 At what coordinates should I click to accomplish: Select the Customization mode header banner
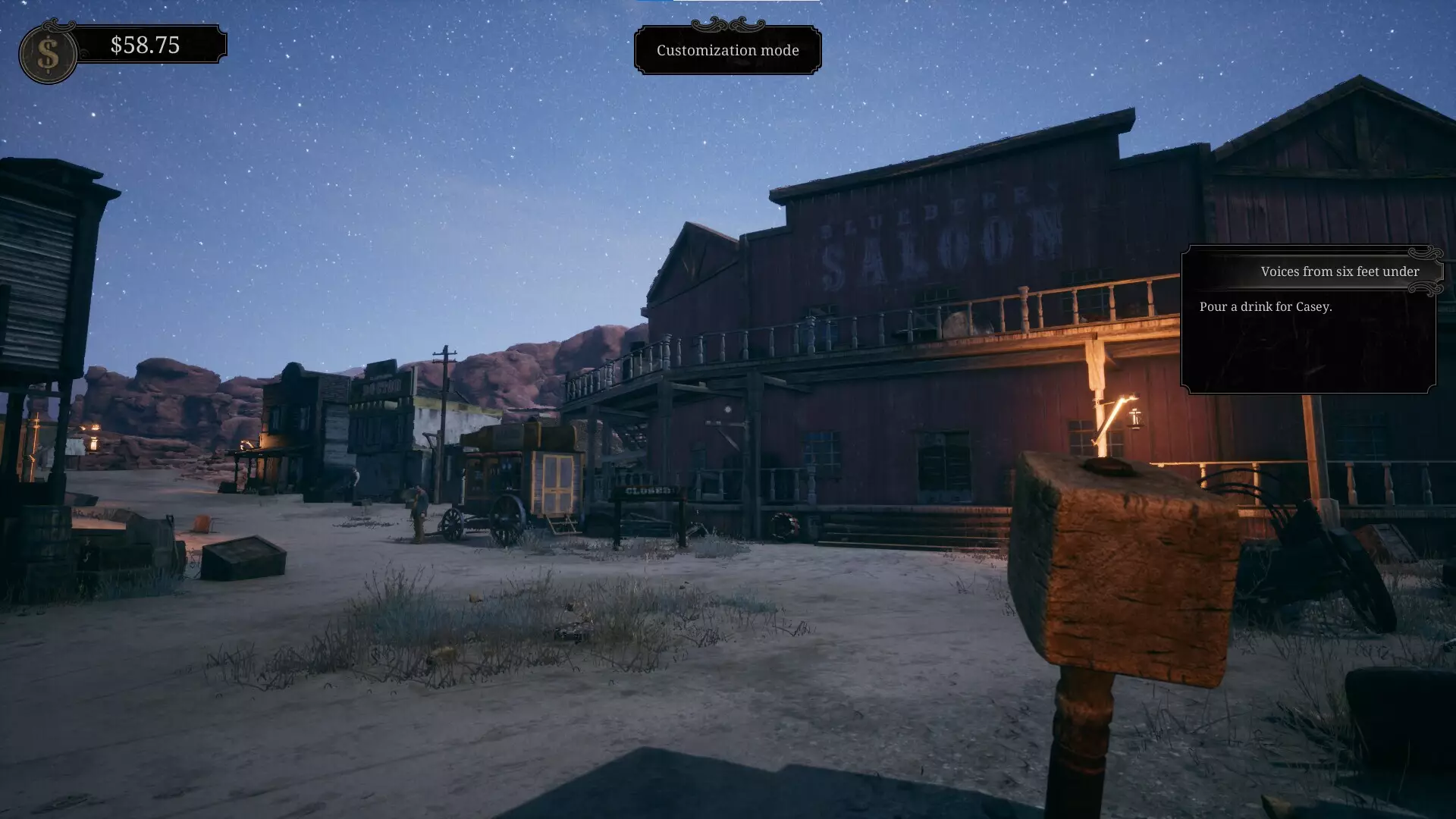click(727, 51)
